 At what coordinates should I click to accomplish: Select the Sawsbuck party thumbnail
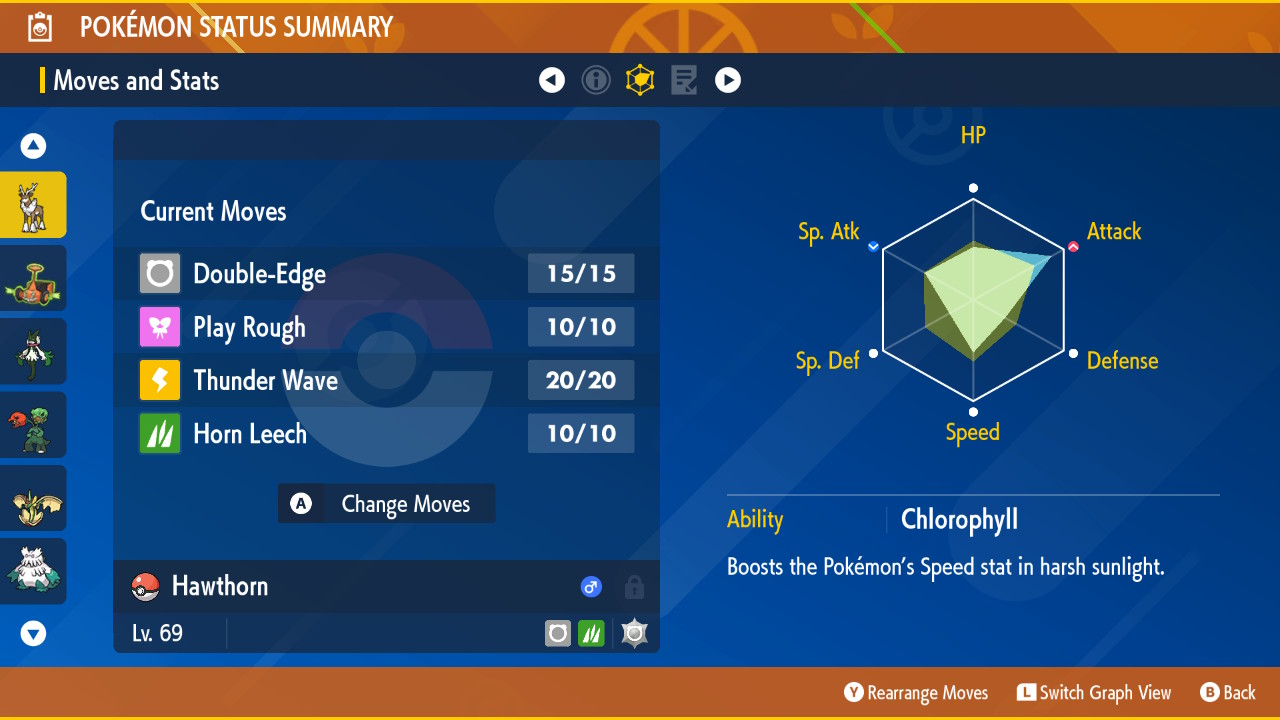click(33, 205)
